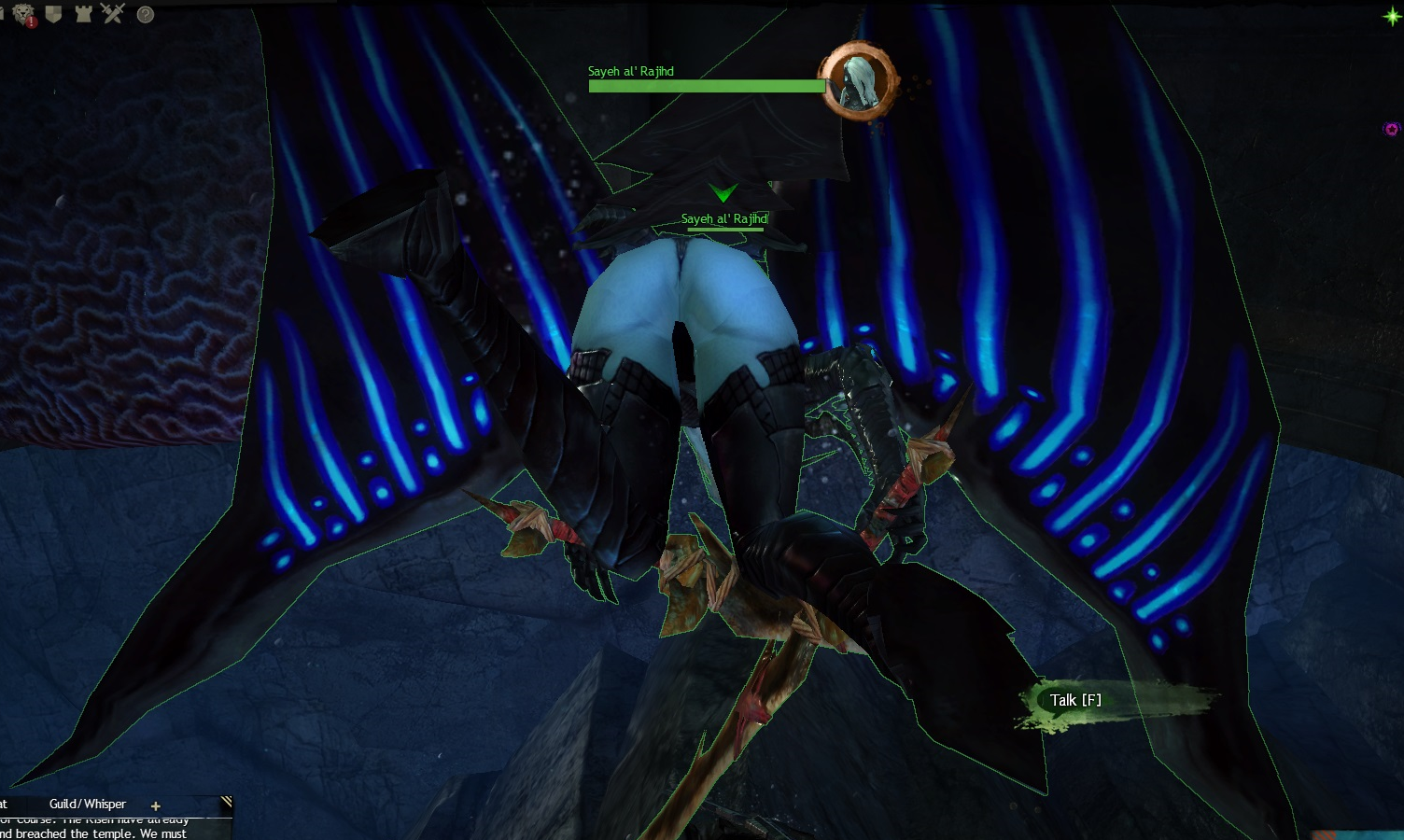Select Sayeh al' Rajihd's target portrait
Screen dimensions: 1404x840
857,81
